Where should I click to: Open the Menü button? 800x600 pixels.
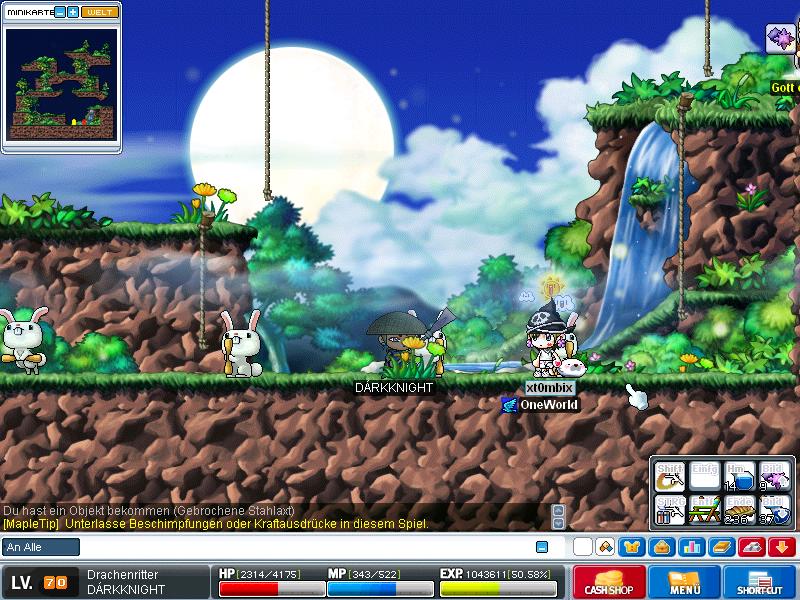[x=684, y=583]
